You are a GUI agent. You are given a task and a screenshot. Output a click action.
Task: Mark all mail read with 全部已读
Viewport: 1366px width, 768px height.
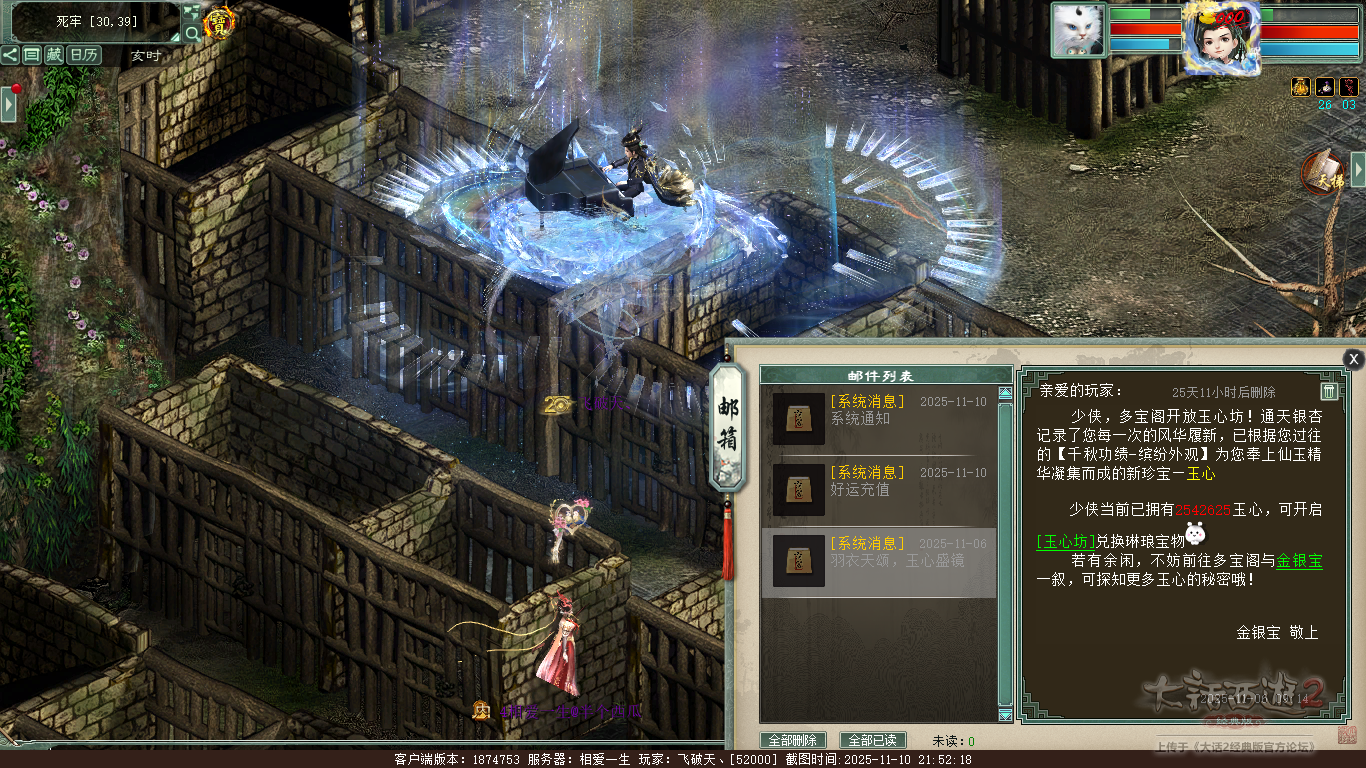click(x=873, y=741)
